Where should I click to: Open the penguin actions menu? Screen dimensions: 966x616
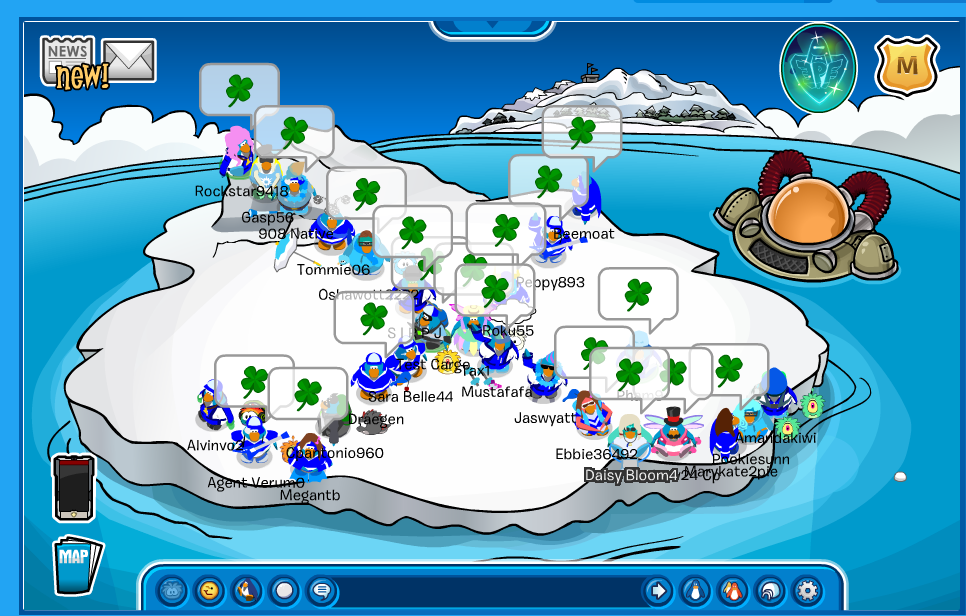coord(246,590)
